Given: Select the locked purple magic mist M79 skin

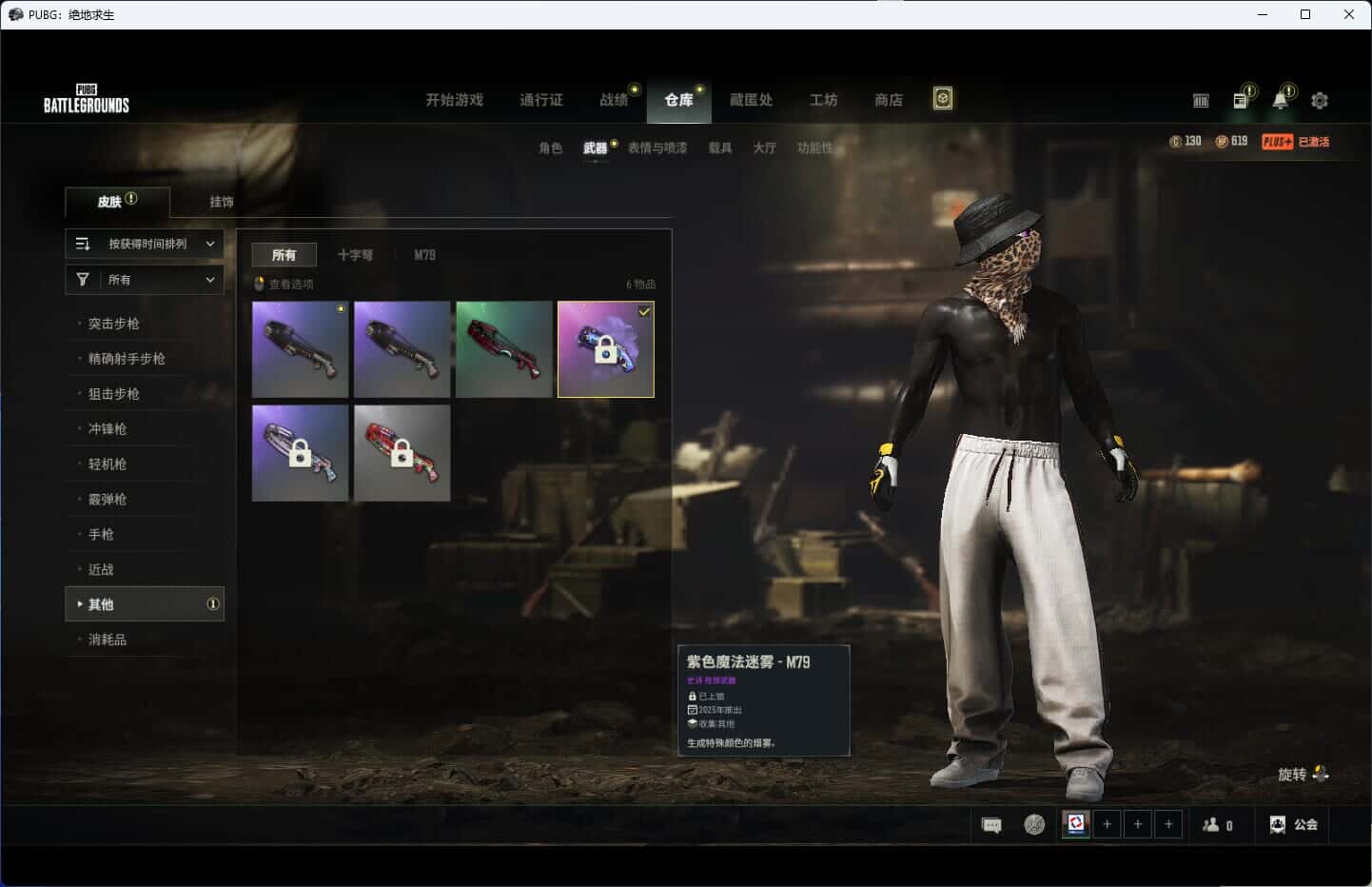Looking at the screenshot, I should click(x=605, y=349).
